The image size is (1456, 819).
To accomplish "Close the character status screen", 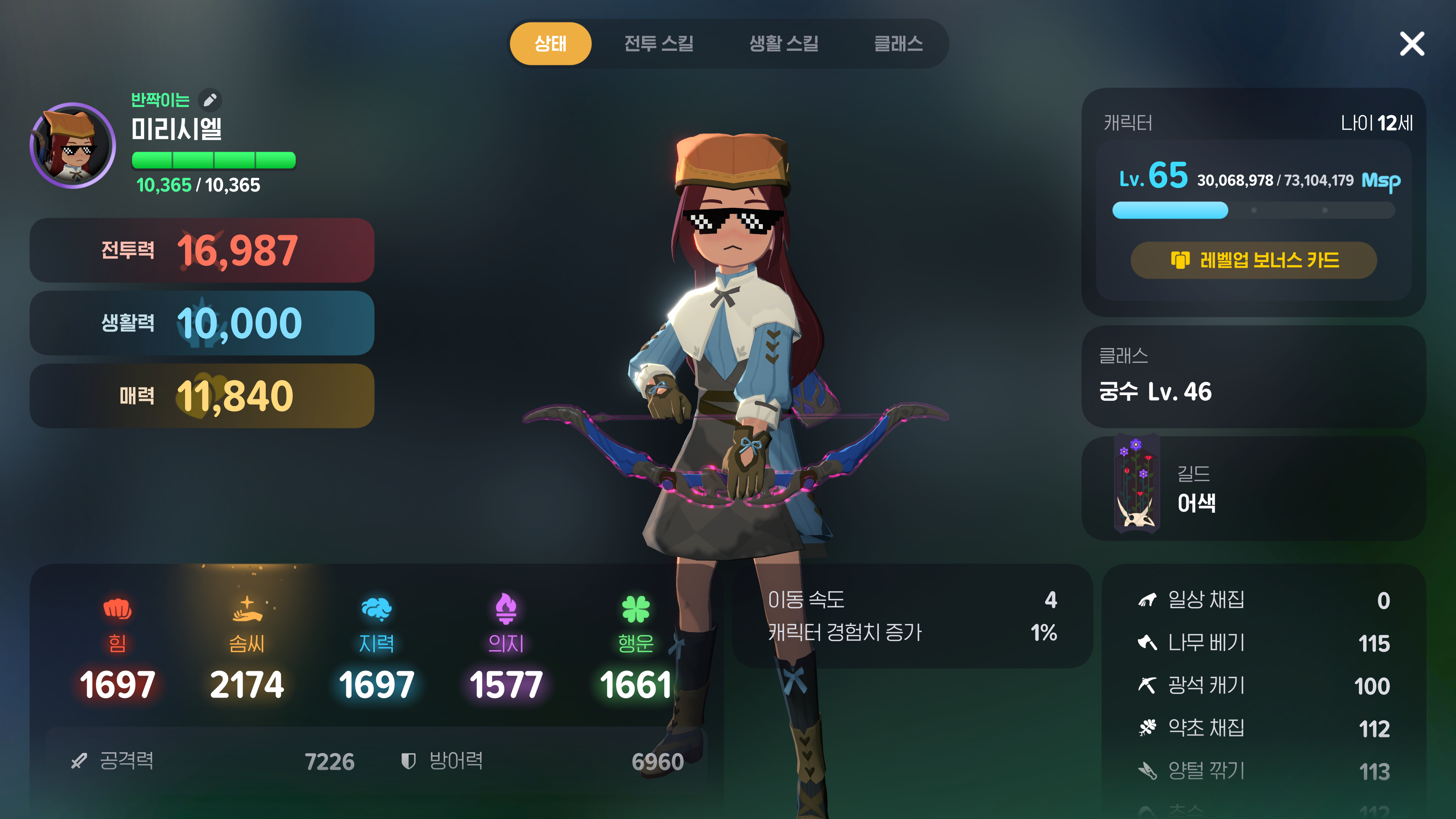I will [x=1411, y=44].
